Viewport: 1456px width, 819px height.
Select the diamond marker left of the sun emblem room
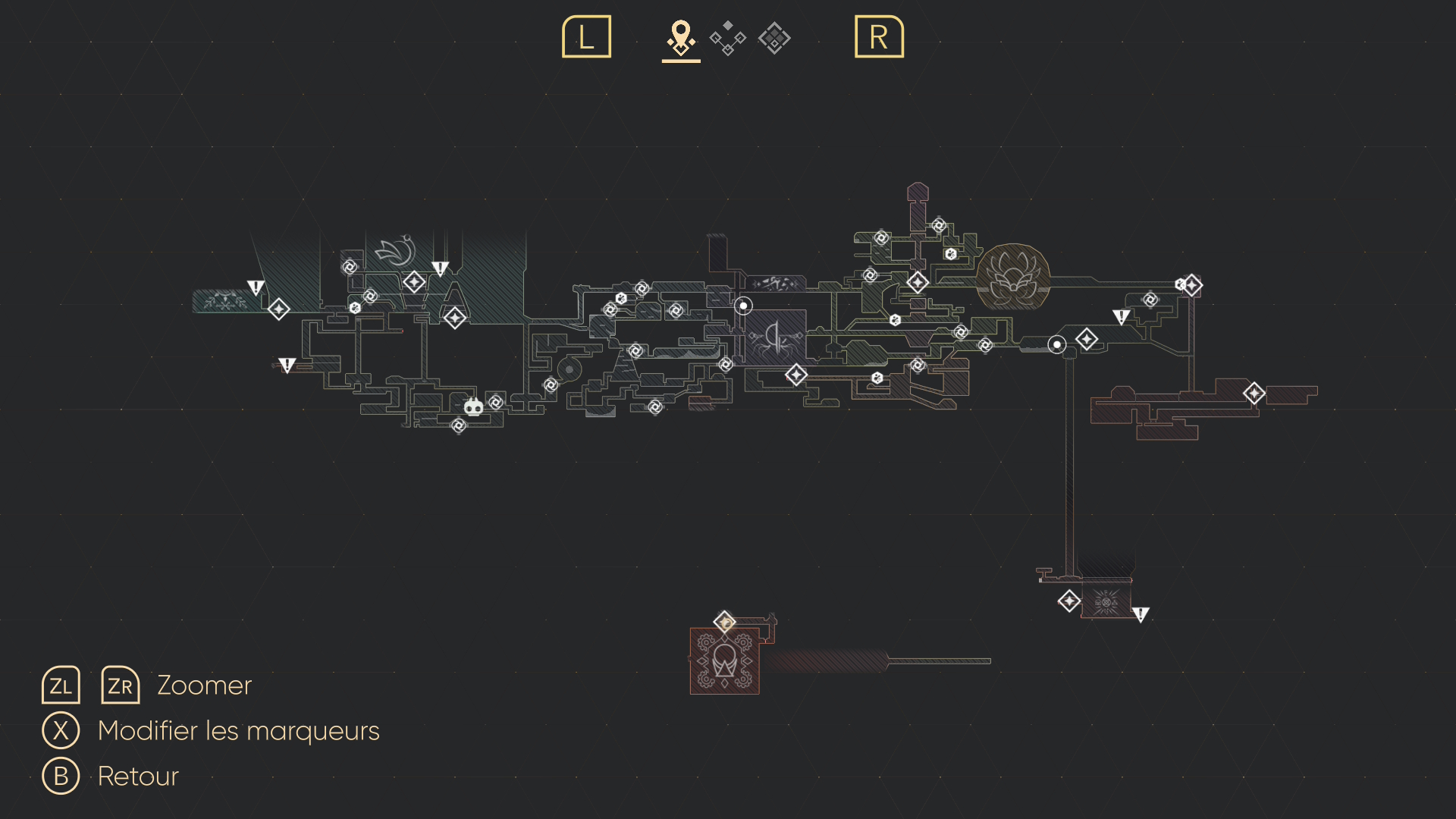click(1069, 601)
